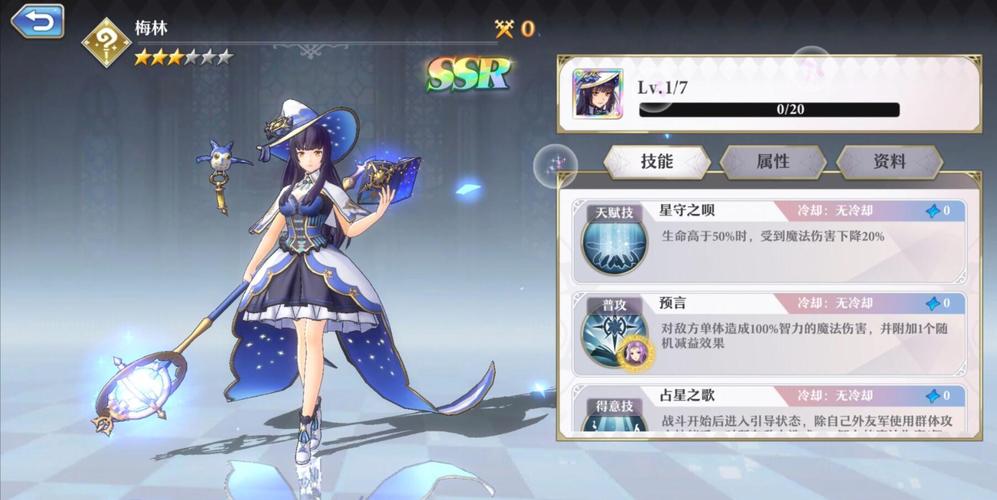The image size is (997, 500).
Task: Tap the crossed hammers icon
Action: point(504,28)
